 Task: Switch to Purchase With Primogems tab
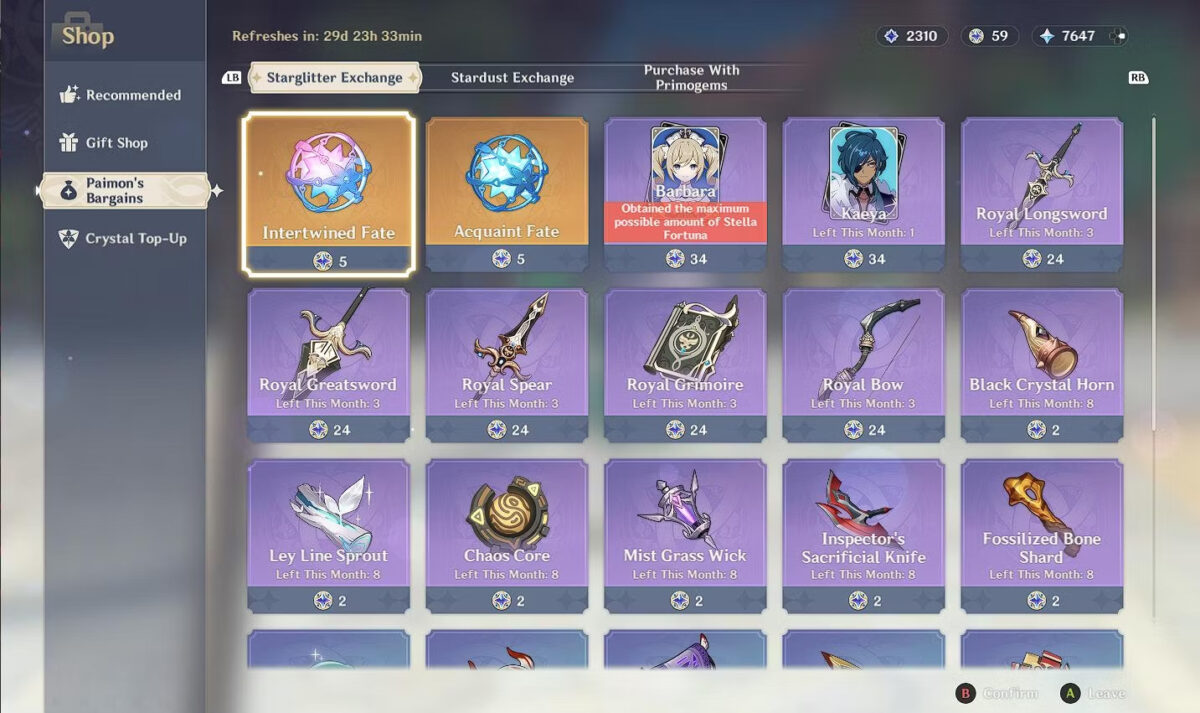pos(691,78)
